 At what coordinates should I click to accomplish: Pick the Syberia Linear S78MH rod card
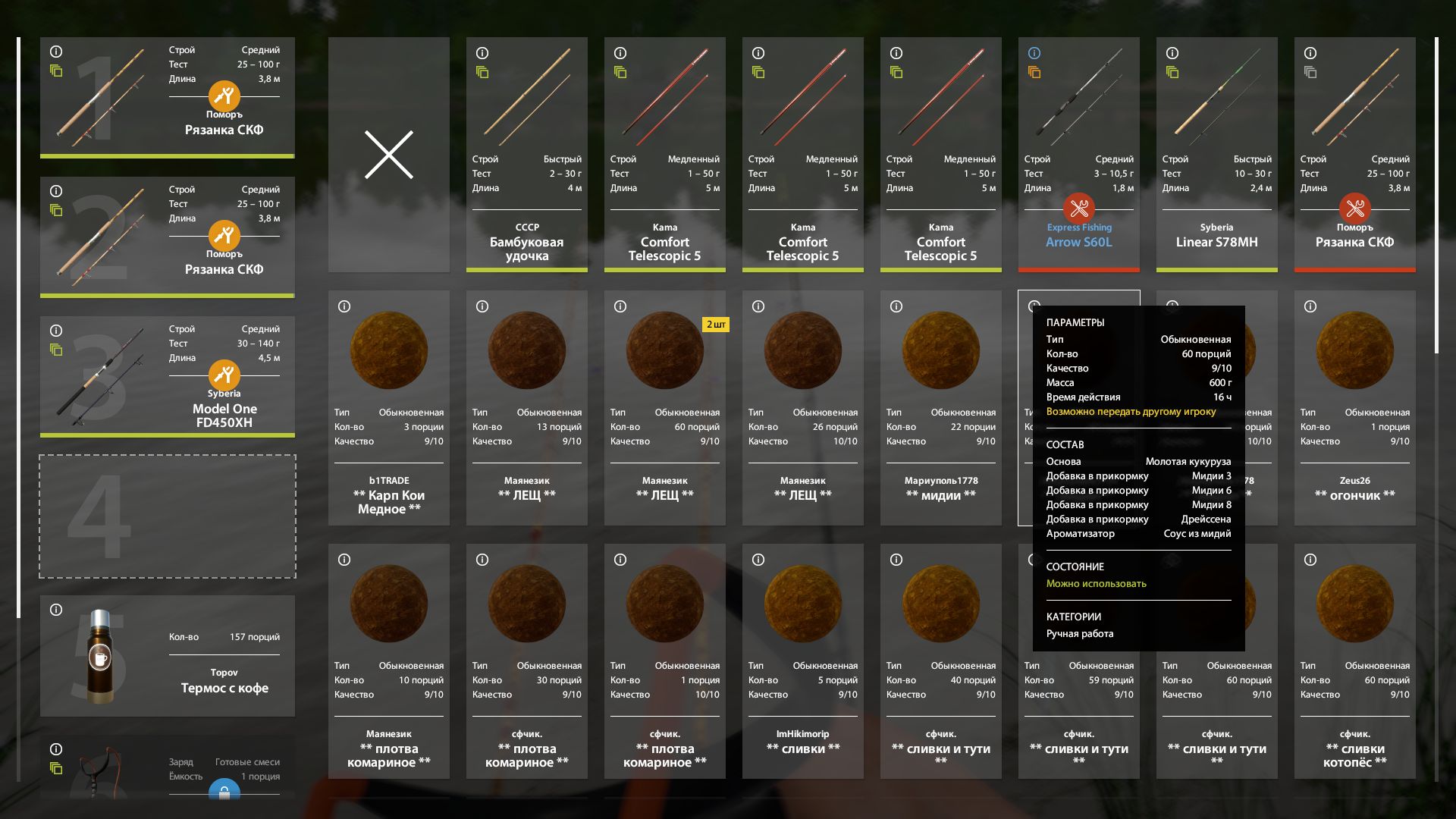pyautogui.click(x=1216, y=155)
